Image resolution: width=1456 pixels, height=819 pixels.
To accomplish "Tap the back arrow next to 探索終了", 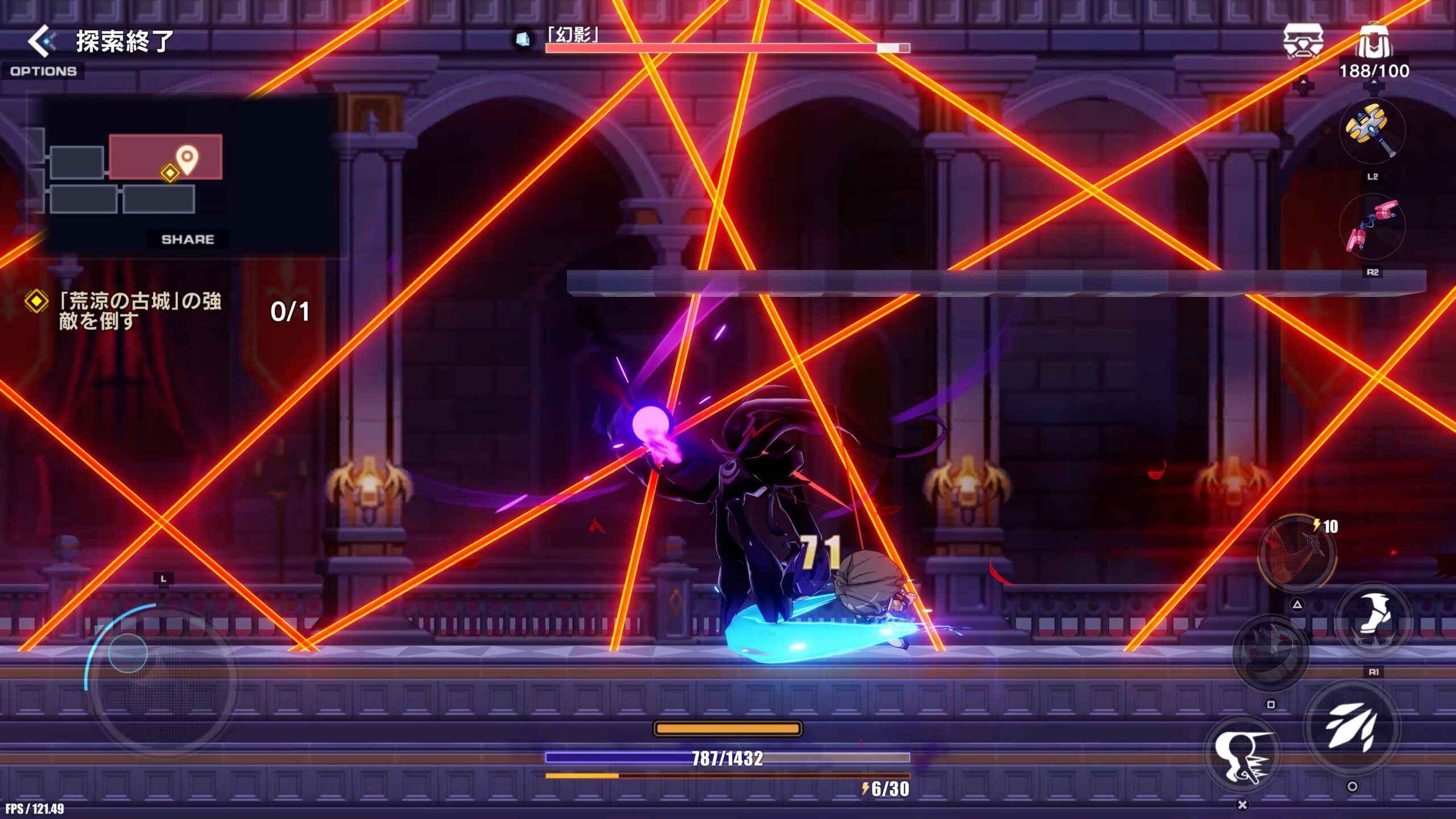I will tap(42, 41).
